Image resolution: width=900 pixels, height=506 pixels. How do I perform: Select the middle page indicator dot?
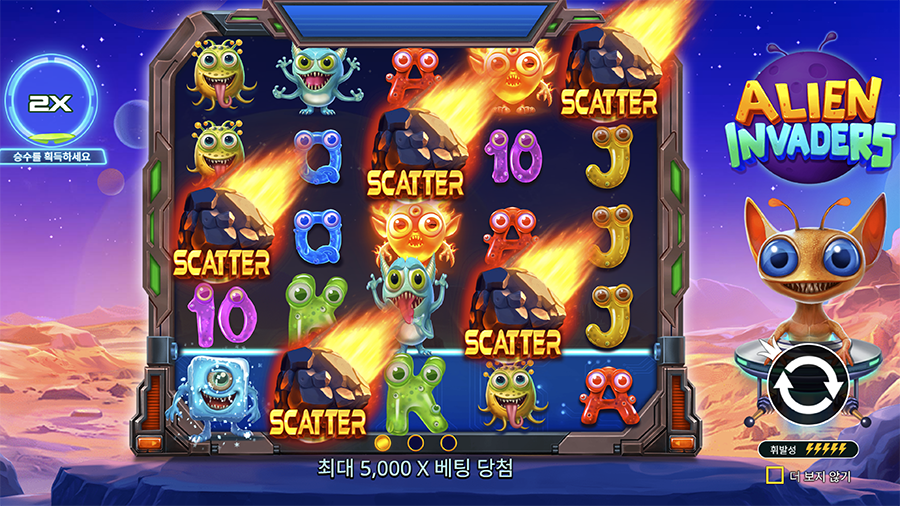pos(415,441)
